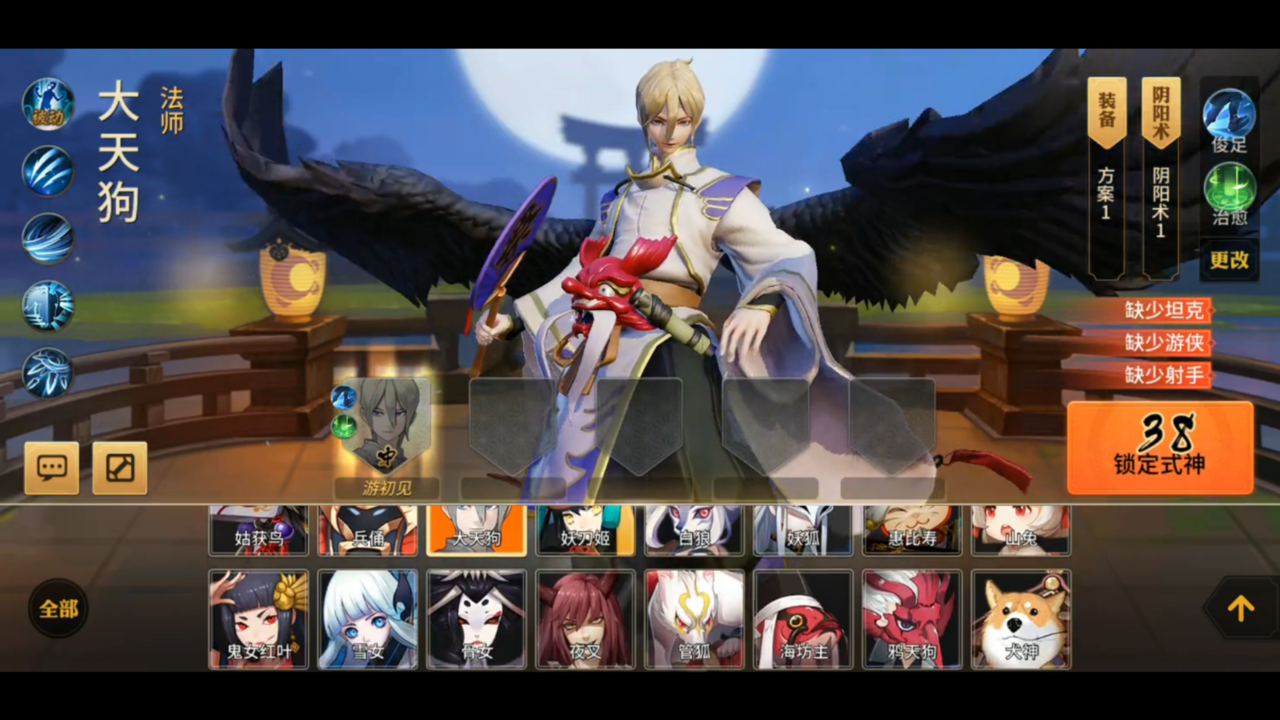The image size is (1280, 720).
Task: Choose 雪女 from the shikigami list
Action: click(x=368, y=619)
